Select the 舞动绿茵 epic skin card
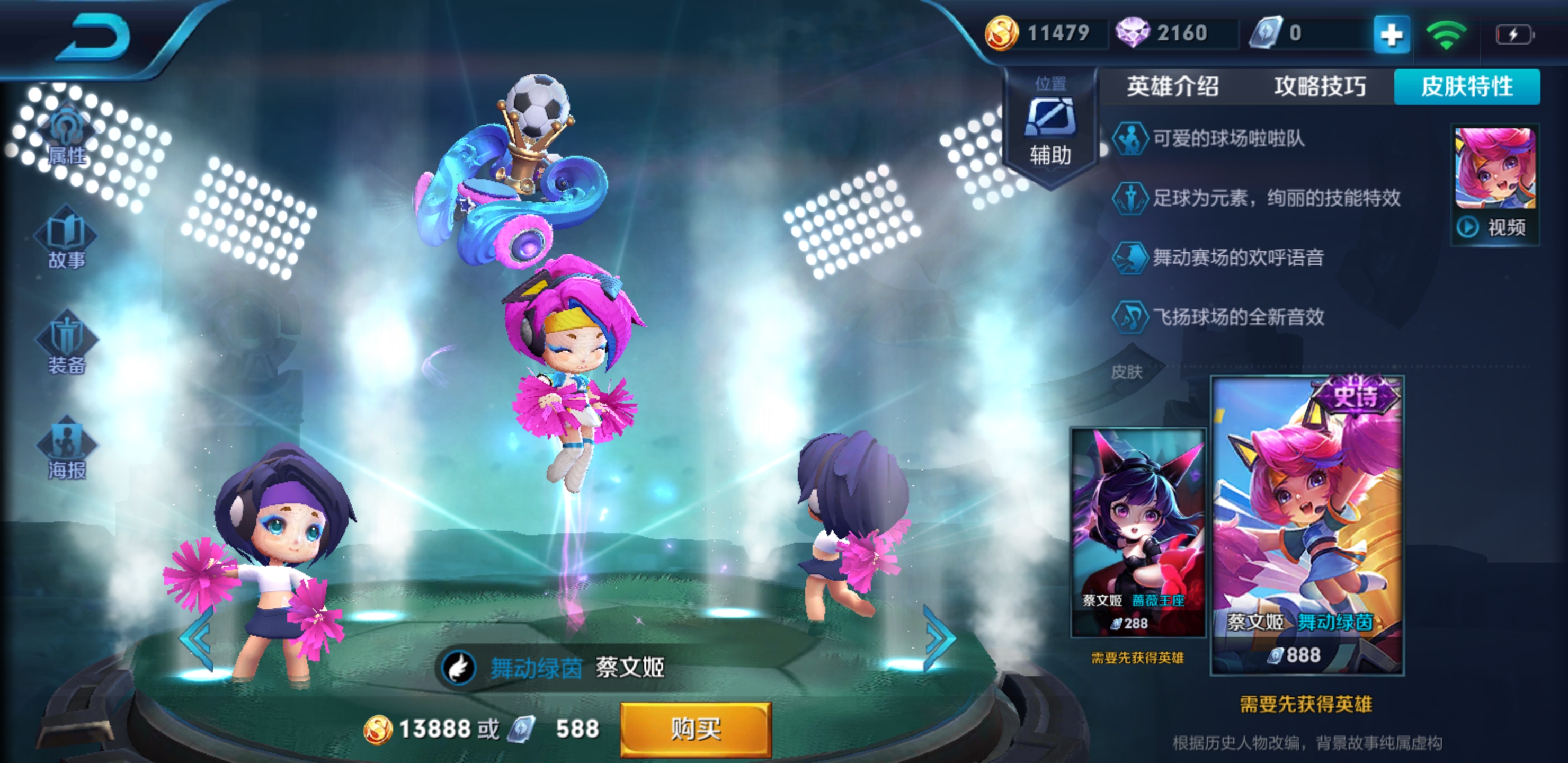This screenshot has width=1568, height=763. coord(1307,525)
